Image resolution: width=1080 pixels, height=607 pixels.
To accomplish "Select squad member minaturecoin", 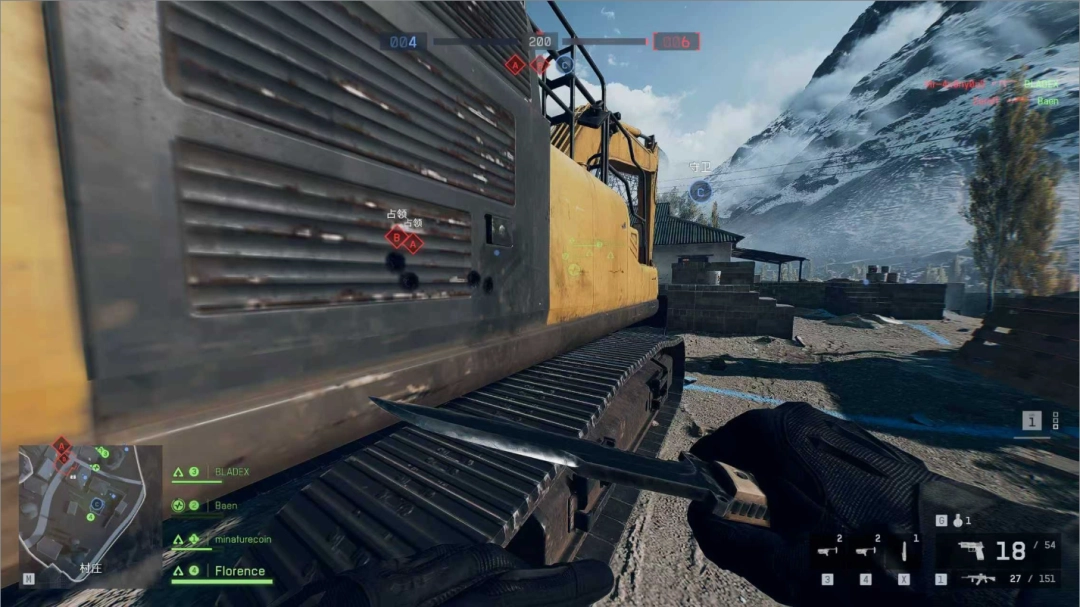I will [242, 539].
